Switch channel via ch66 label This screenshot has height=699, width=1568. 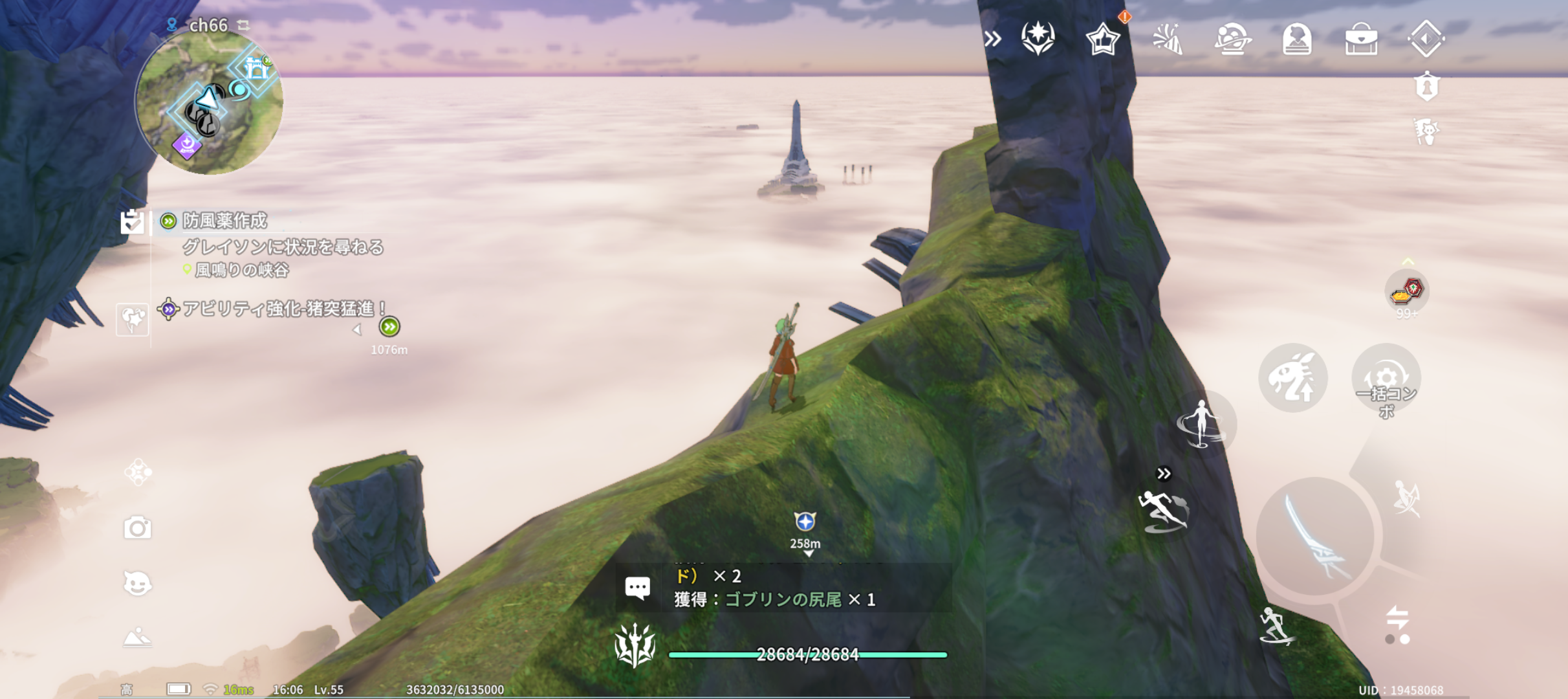click(208, 25)
